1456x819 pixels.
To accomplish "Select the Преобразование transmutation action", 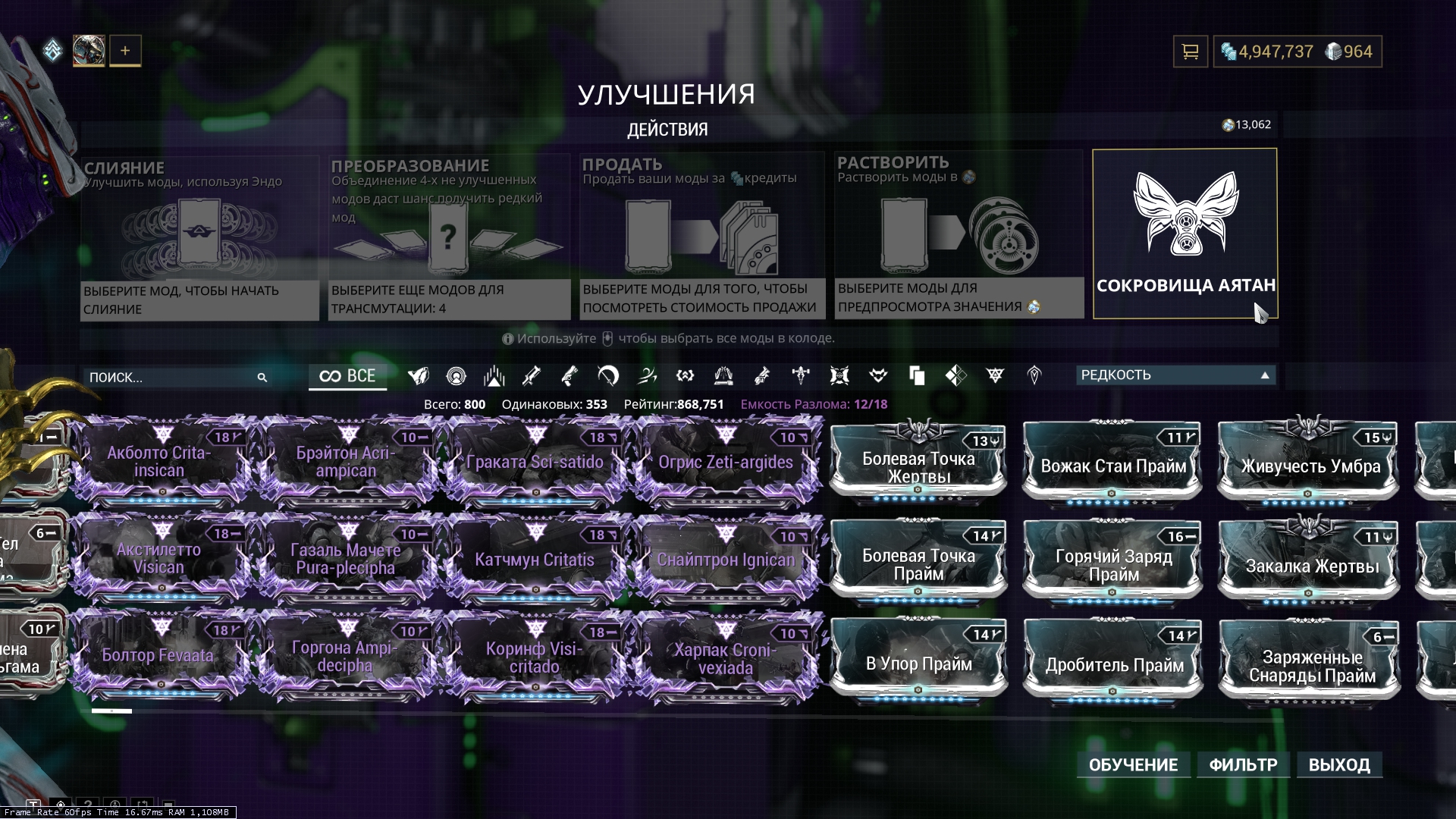I will tap(449, 237).
